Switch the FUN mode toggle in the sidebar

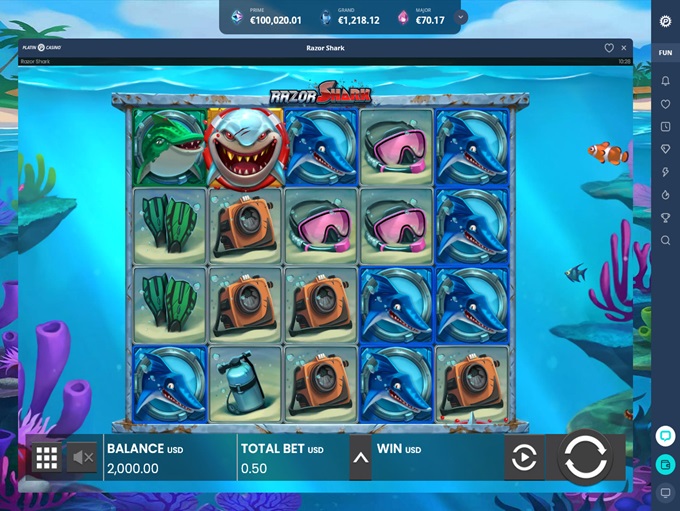point(665,52)
